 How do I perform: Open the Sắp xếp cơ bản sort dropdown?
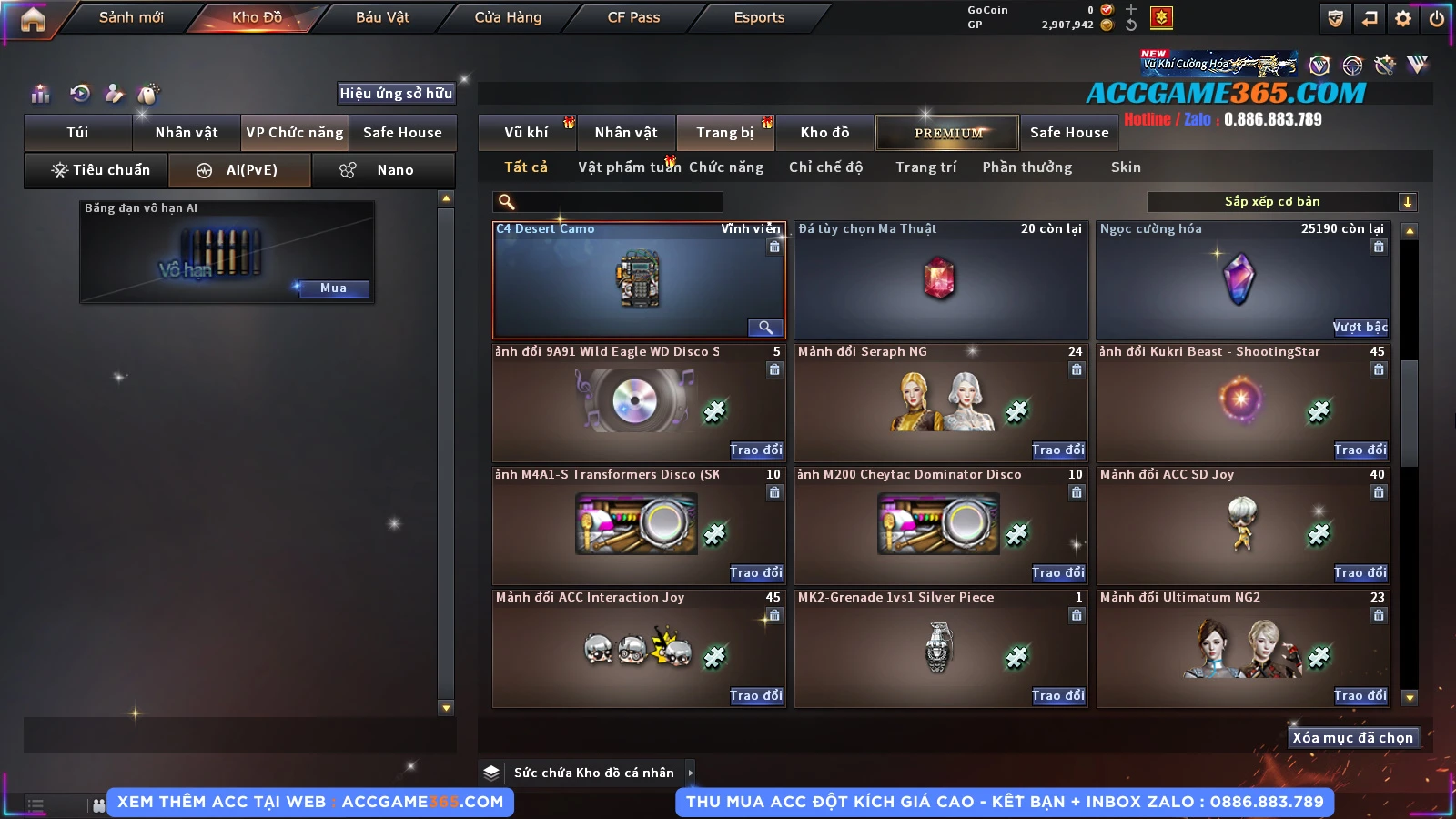click(1282, 202)
